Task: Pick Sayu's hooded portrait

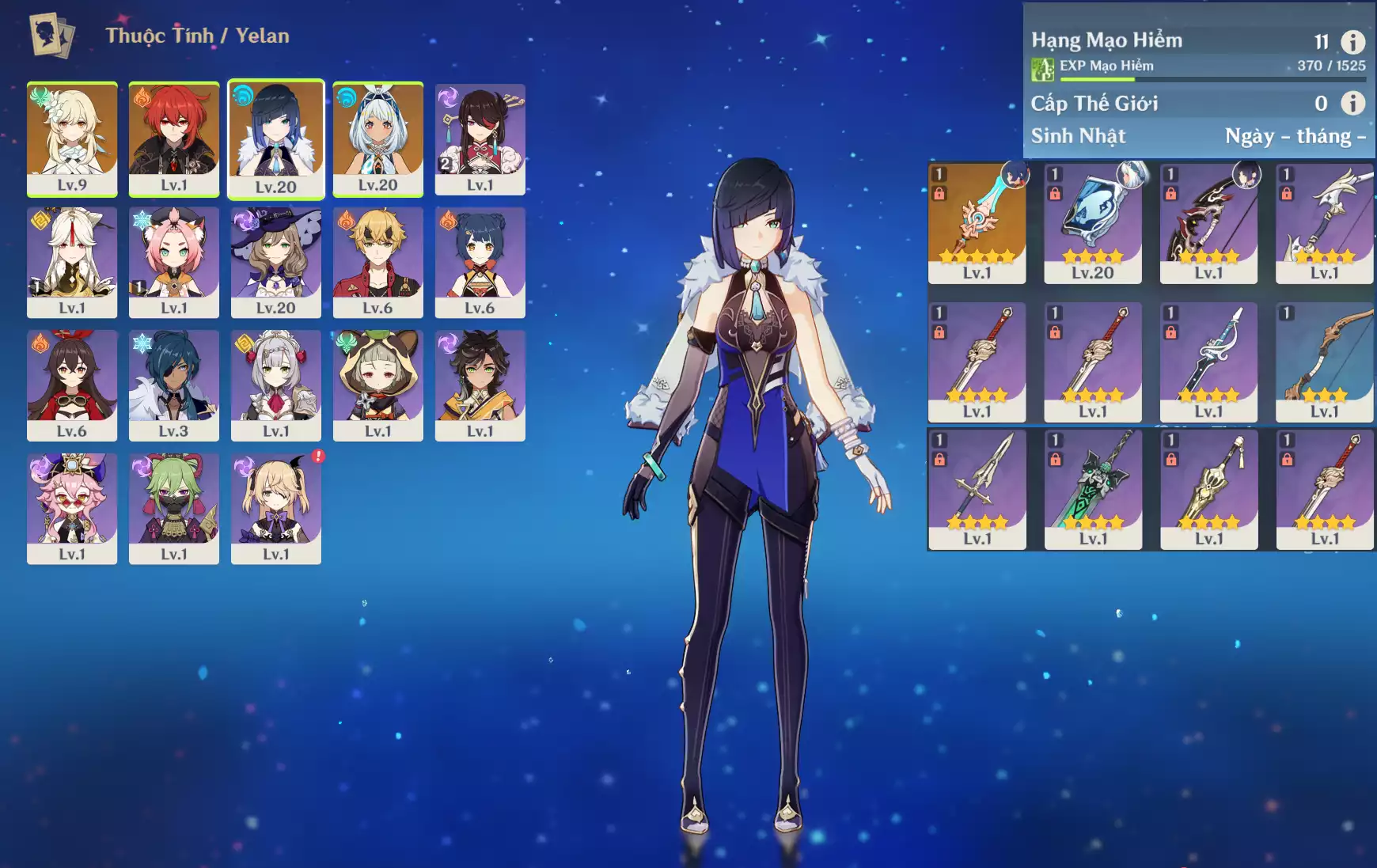Action: tap(378, 385)
